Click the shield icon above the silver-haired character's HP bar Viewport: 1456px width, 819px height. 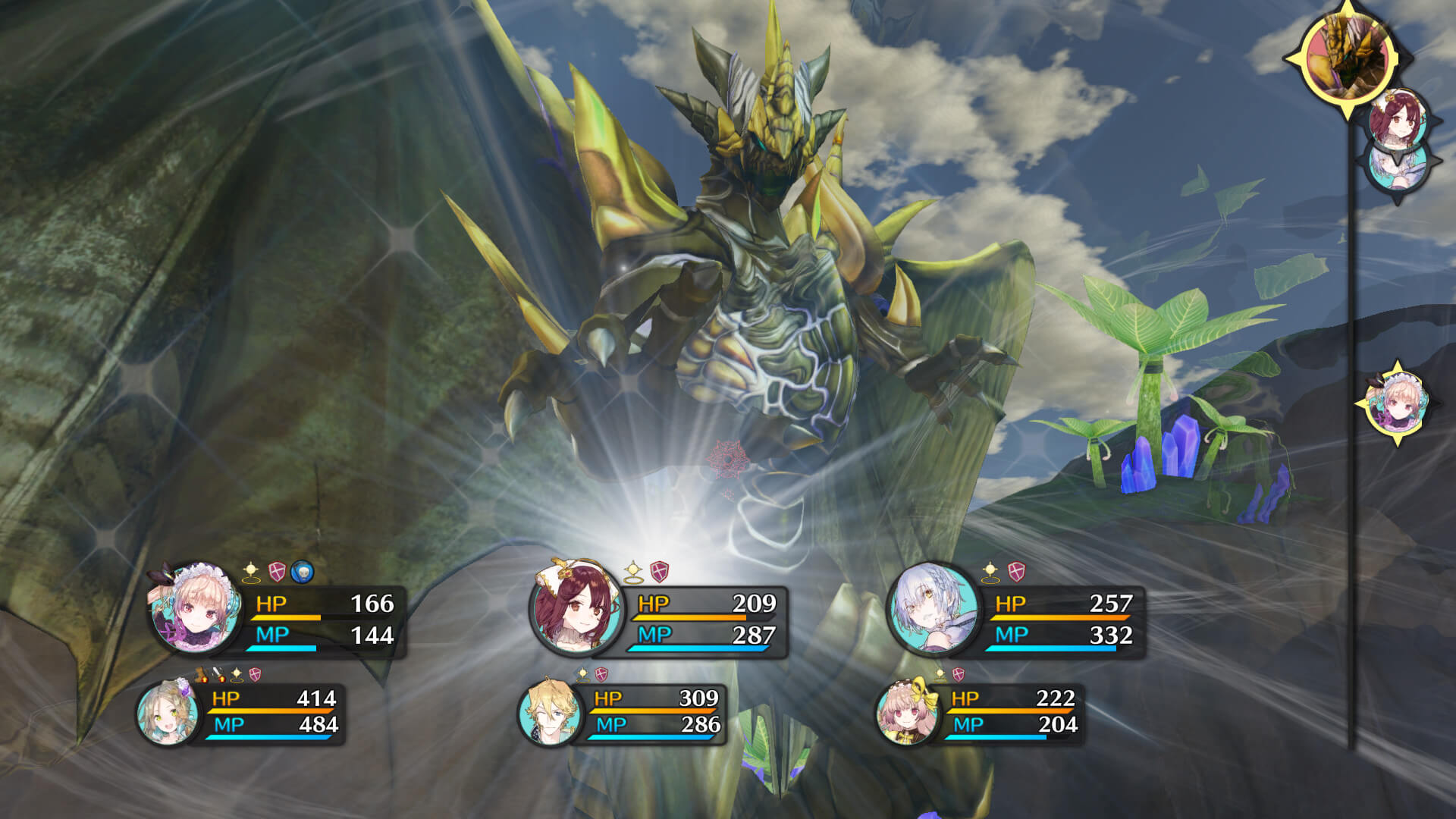point(1016,570)
